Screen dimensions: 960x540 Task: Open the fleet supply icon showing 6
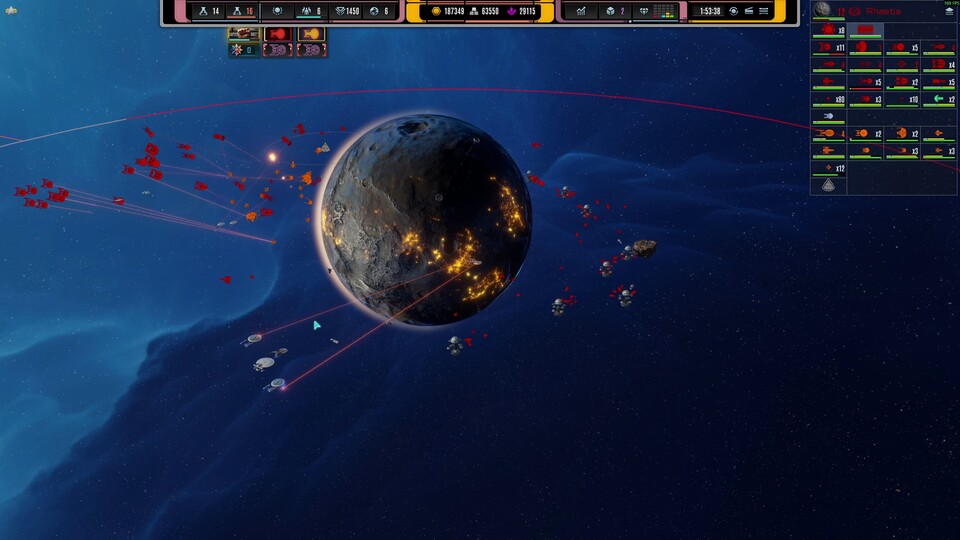tap(305, 11)
